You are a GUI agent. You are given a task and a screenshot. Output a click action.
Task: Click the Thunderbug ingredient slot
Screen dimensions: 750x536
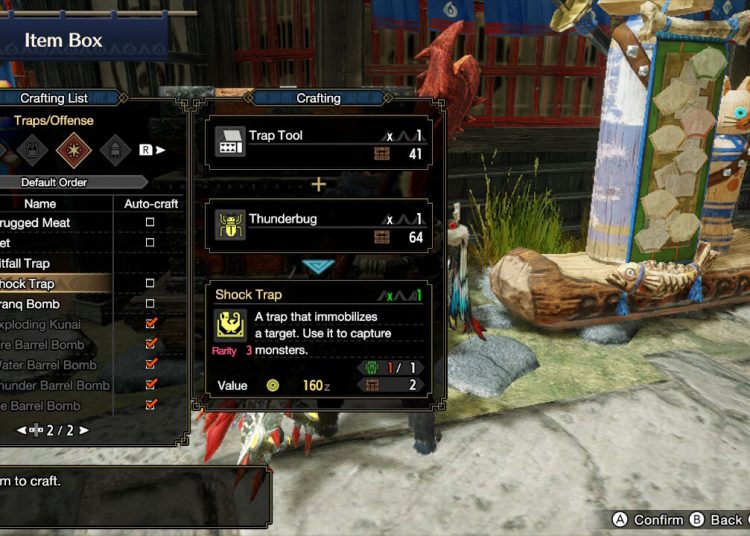coord(319,226)
